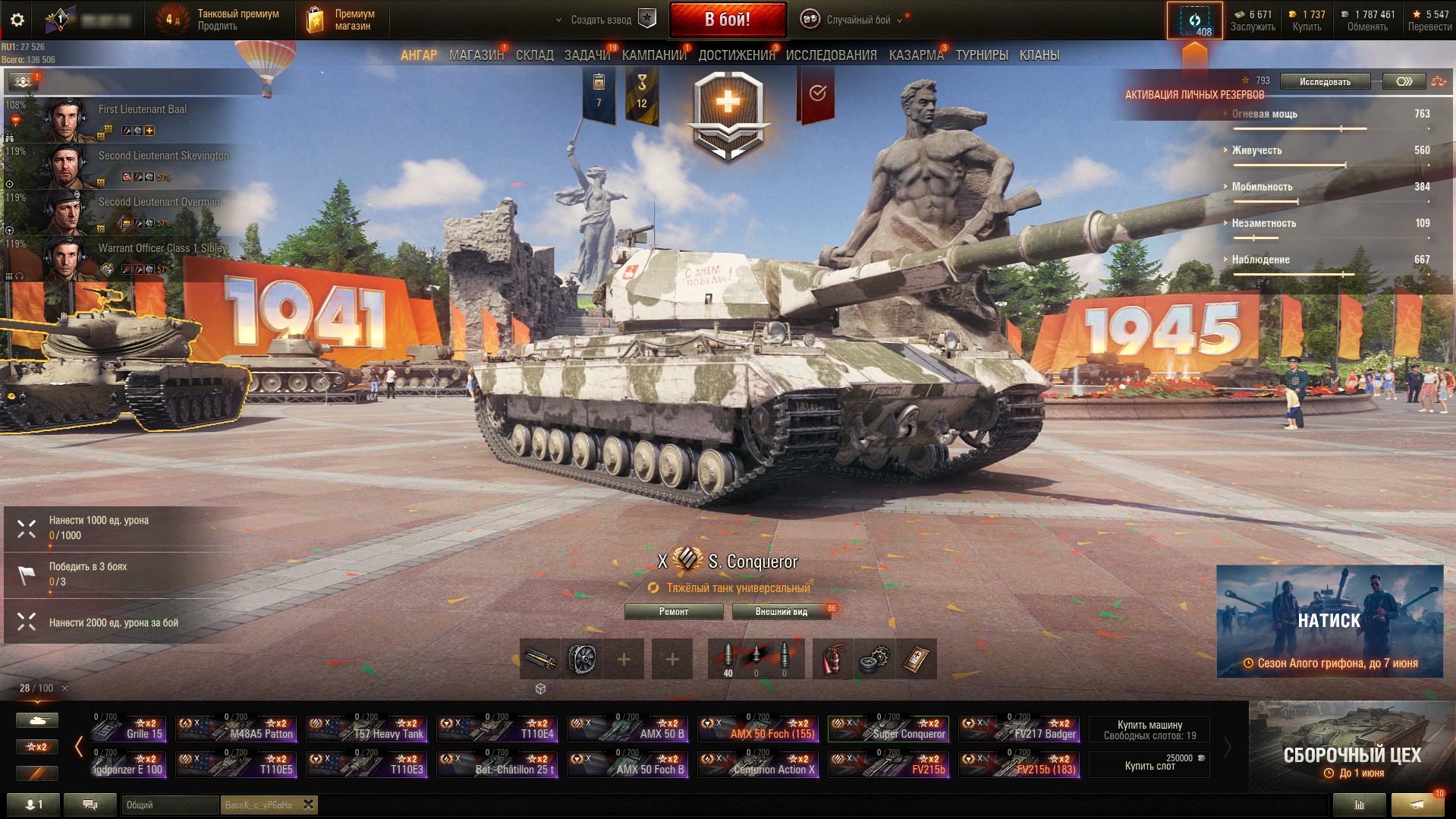Click «Купить слот» in the carousel
Screen dimensions: 1456x819
(x=1149, y=764)
